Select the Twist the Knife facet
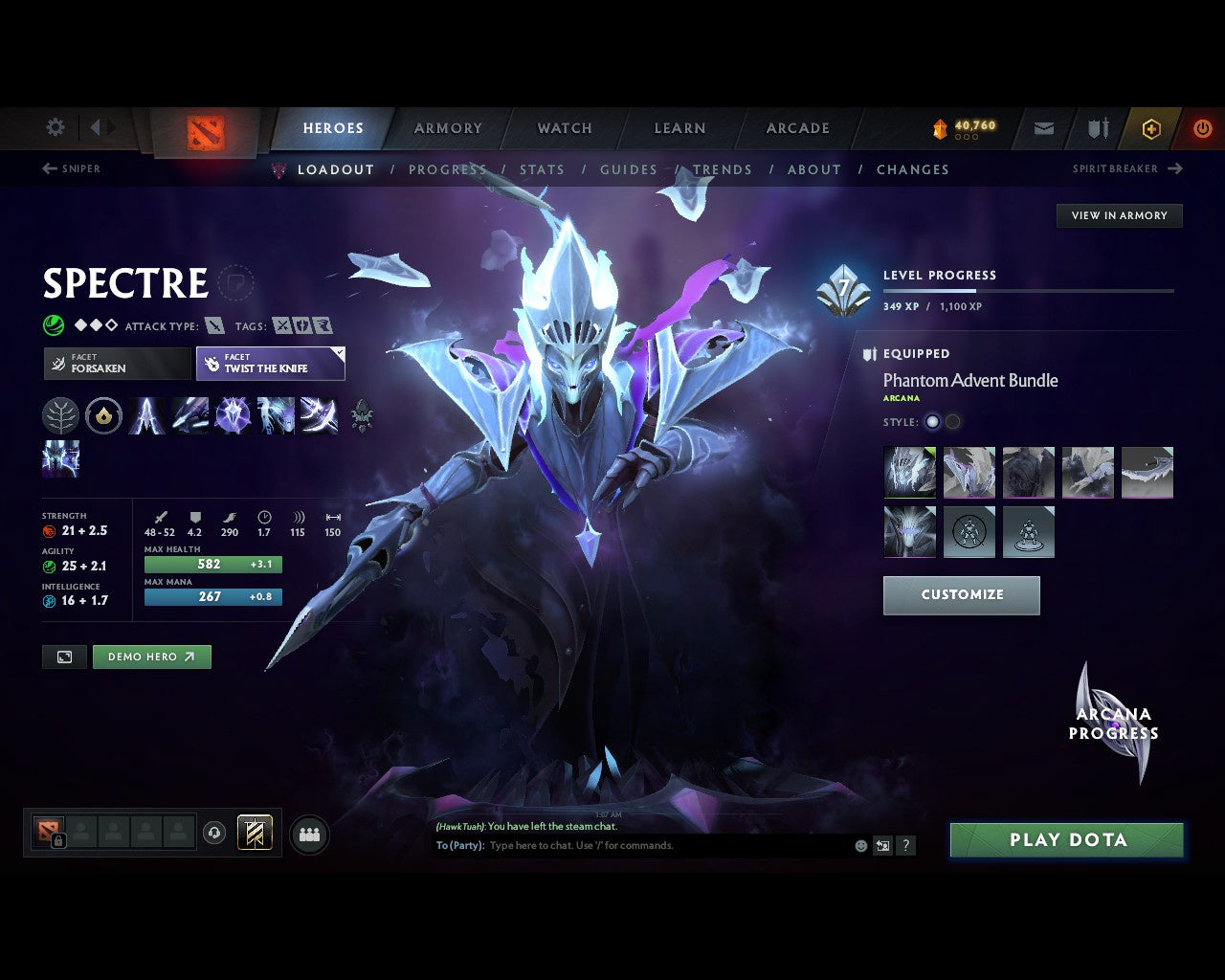This screenshot has width=1225, height=980. point(270,363)
